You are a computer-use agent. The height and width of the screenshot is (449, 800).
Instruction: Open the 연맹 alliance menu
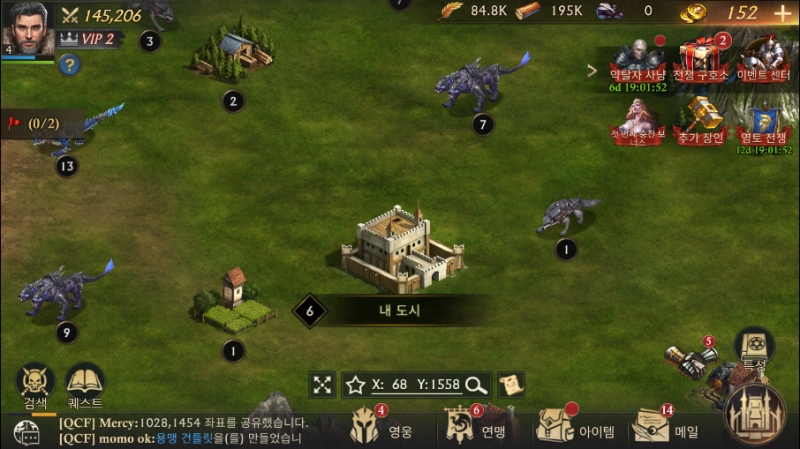coord(474,428)
